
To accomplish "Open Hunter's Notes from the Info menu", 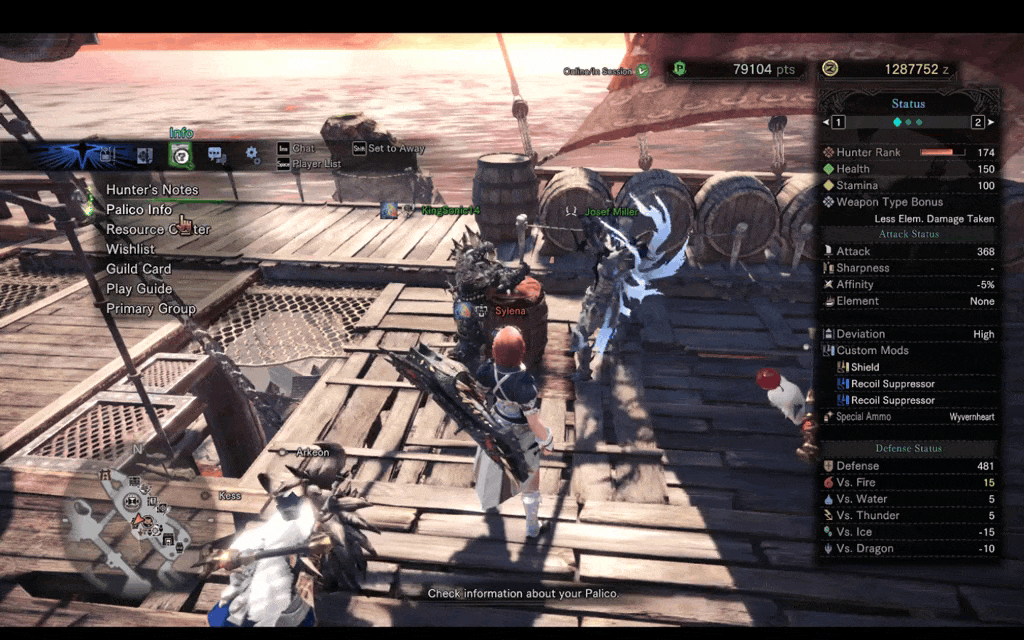I will point(152,190).
